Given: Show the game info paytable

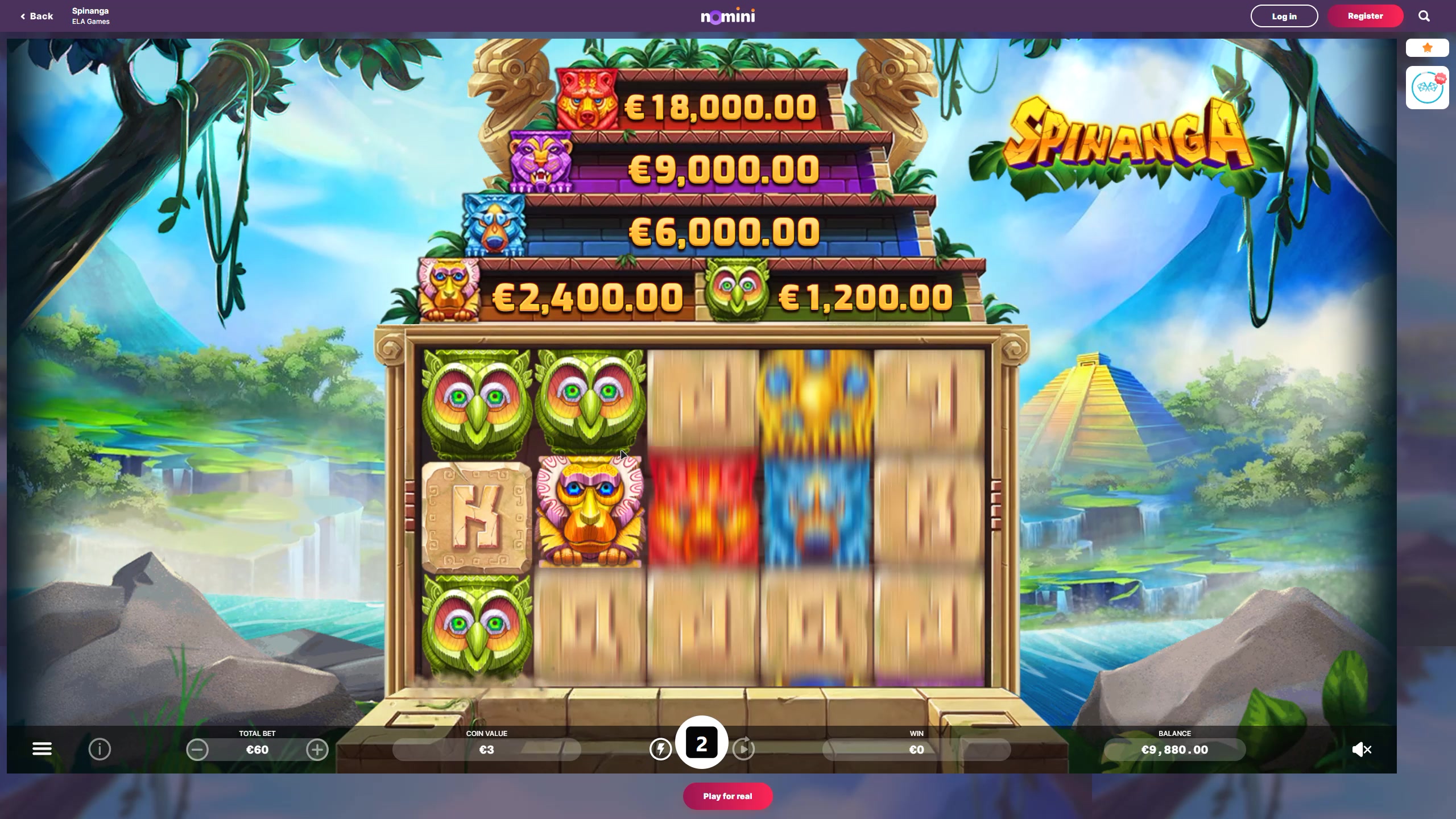Looking at the screenshot, I should [x=100, y=750].
